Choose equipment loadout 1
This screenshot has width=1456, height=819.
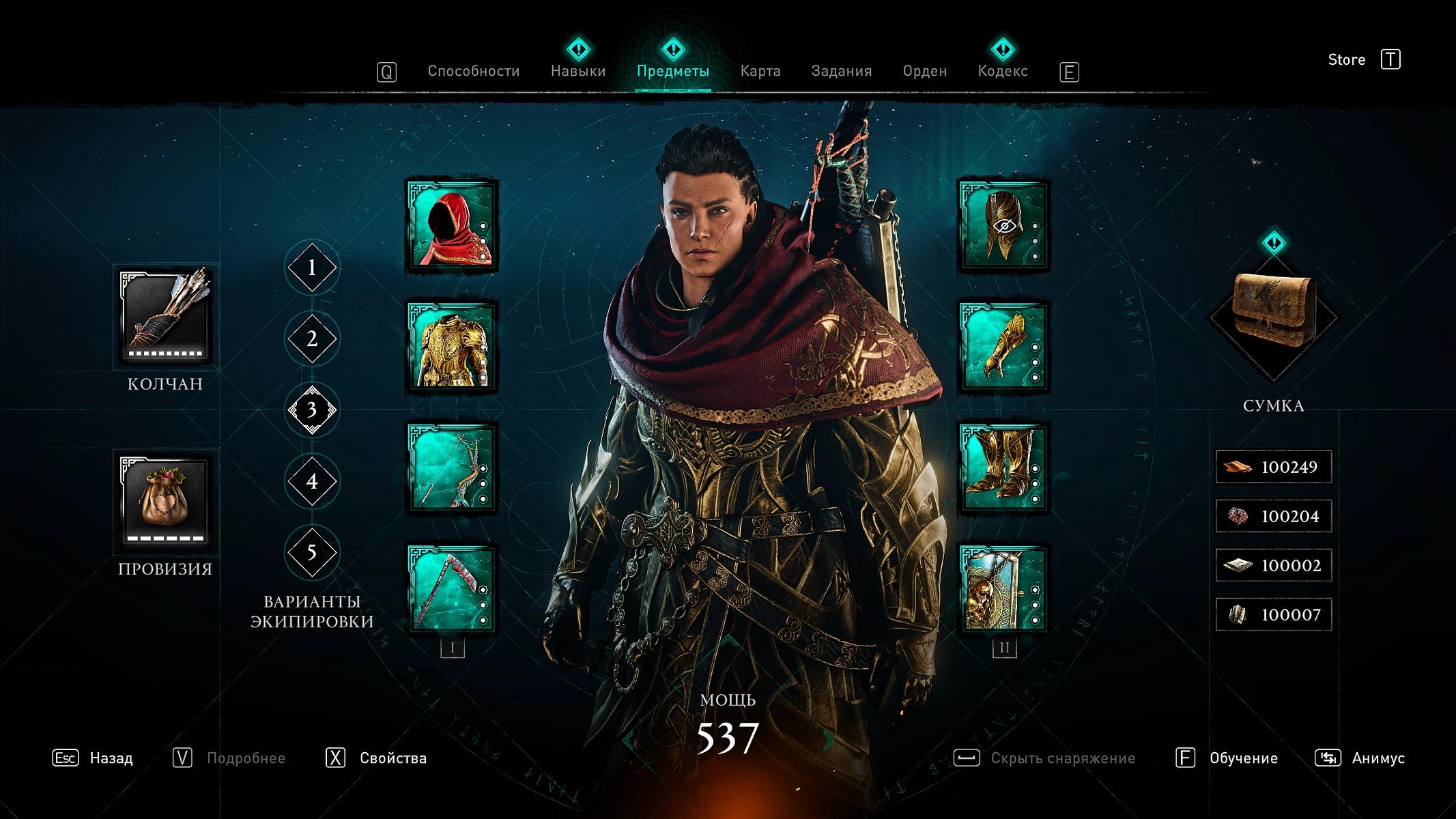pos(312,268)
